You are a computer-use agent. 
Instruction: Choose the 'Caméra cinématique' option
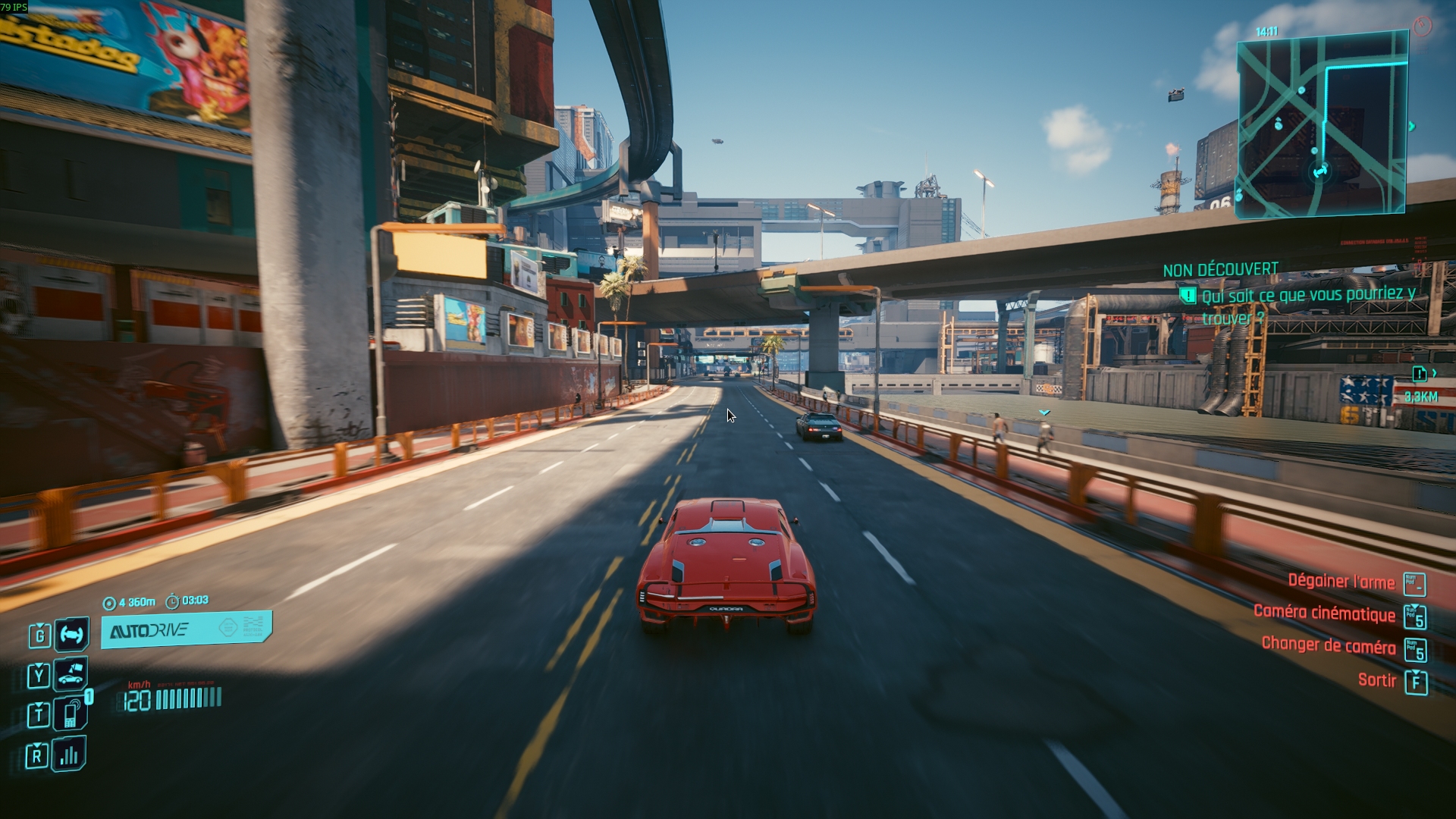[1324, 613]
